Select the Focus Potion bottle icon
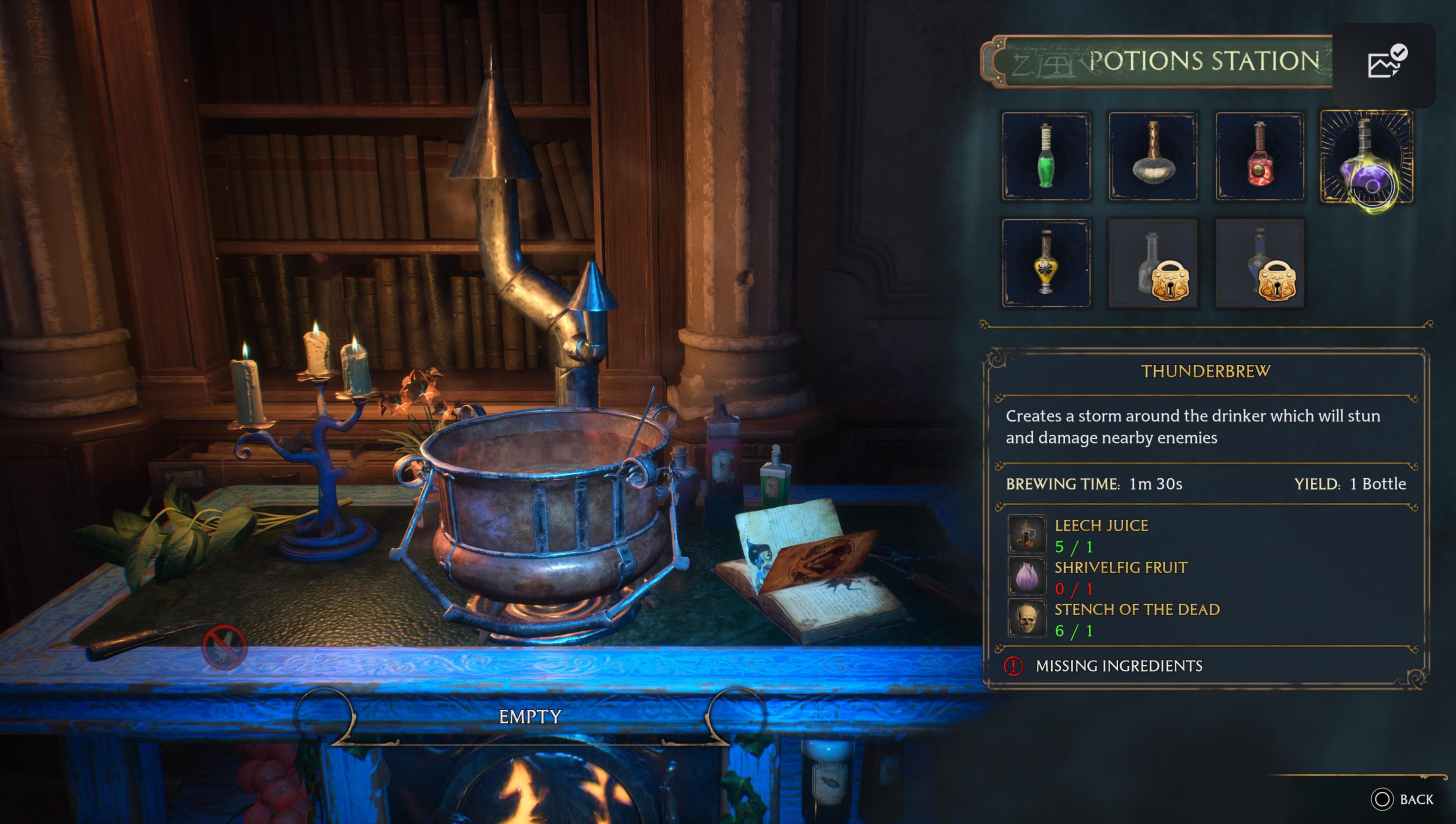 click(x=1152, y=156)
